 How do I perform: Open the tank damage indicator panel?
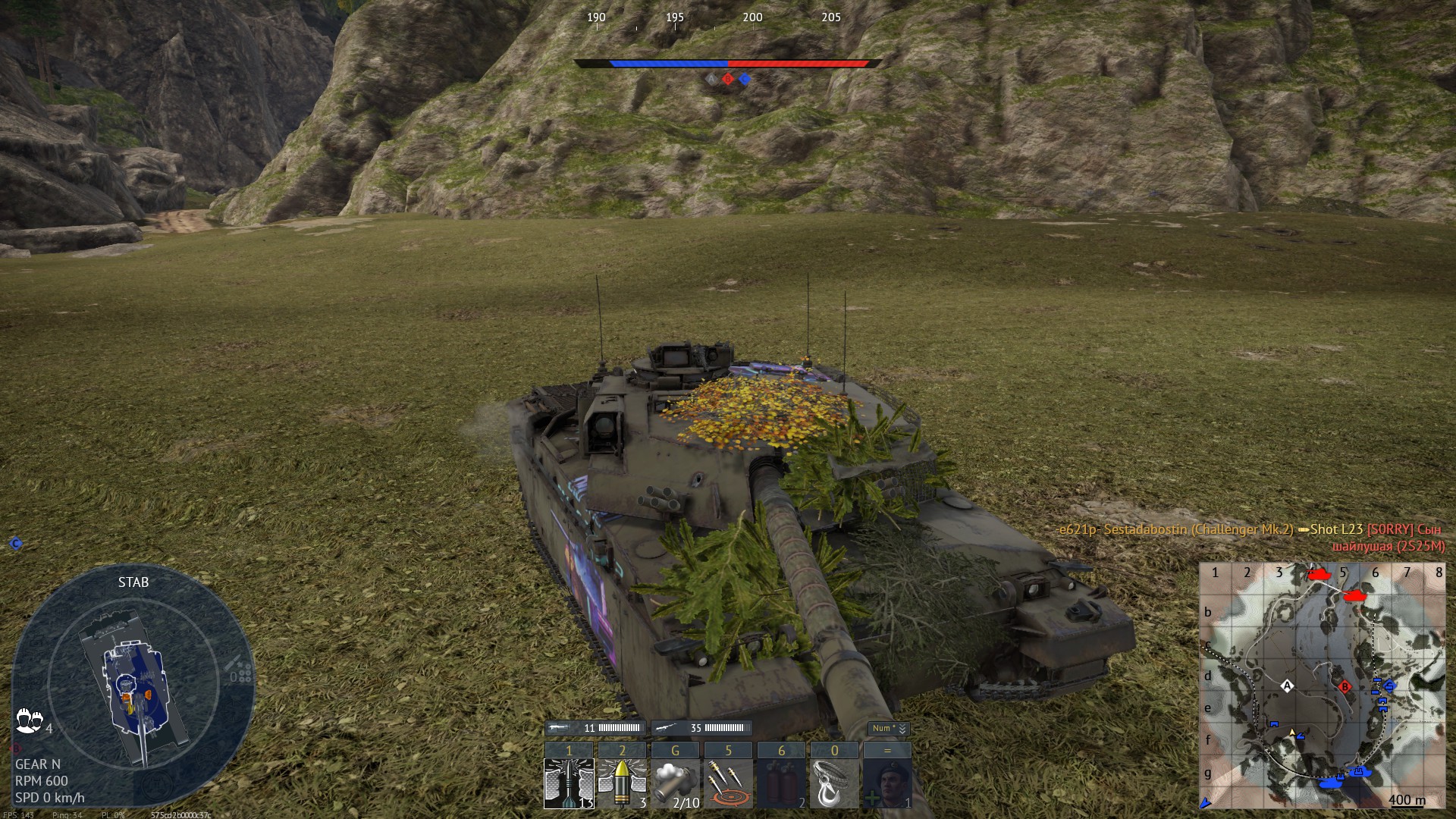coord(133,686)
